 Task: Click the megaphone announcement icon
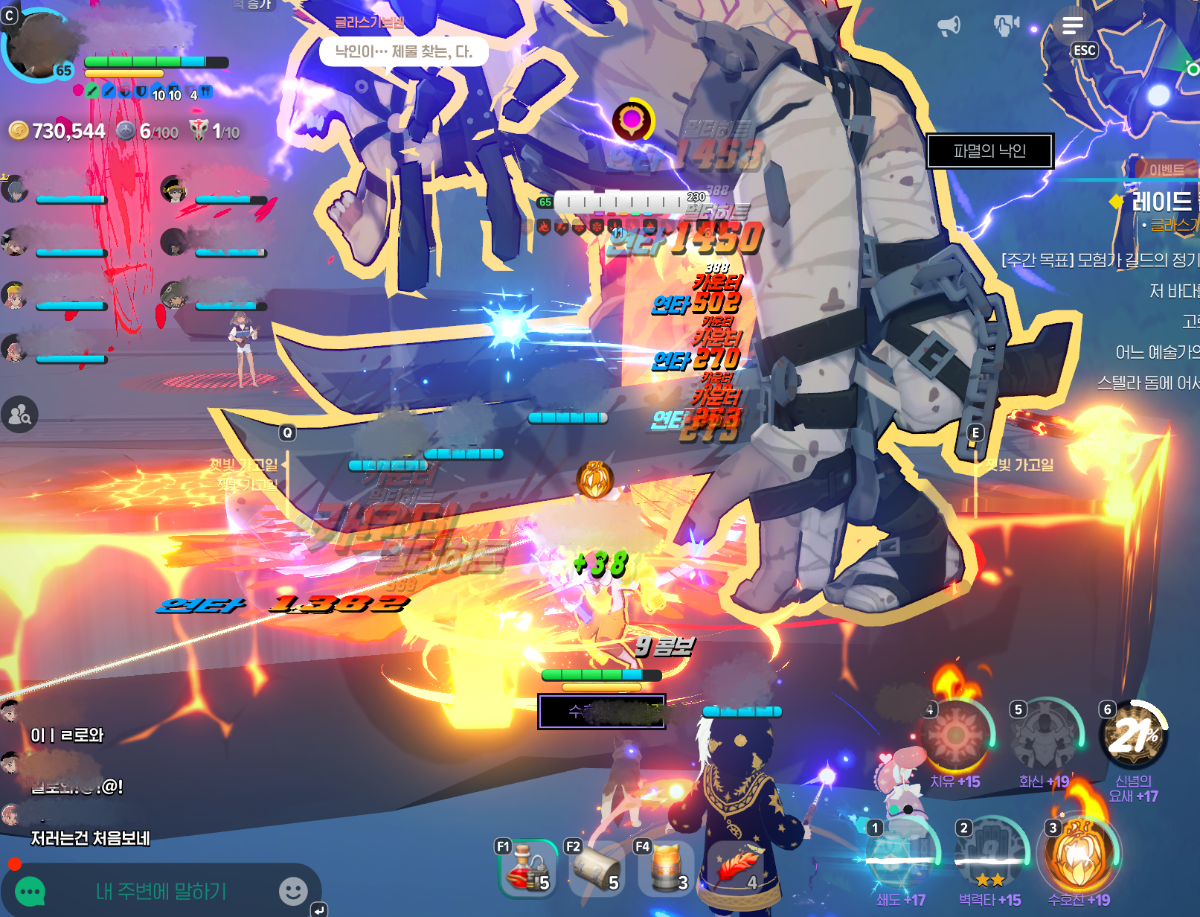pyautogui.click(x=949, y=25)
